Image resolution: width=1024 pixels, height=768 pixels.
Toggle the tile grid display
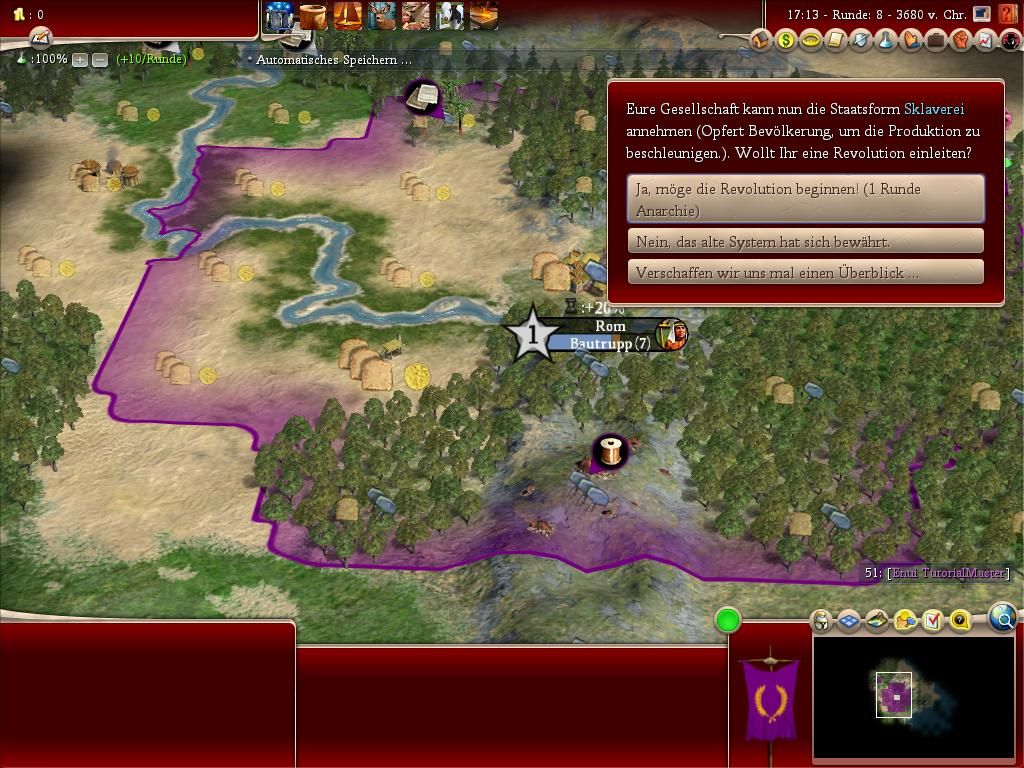click(x=849, y=621)
